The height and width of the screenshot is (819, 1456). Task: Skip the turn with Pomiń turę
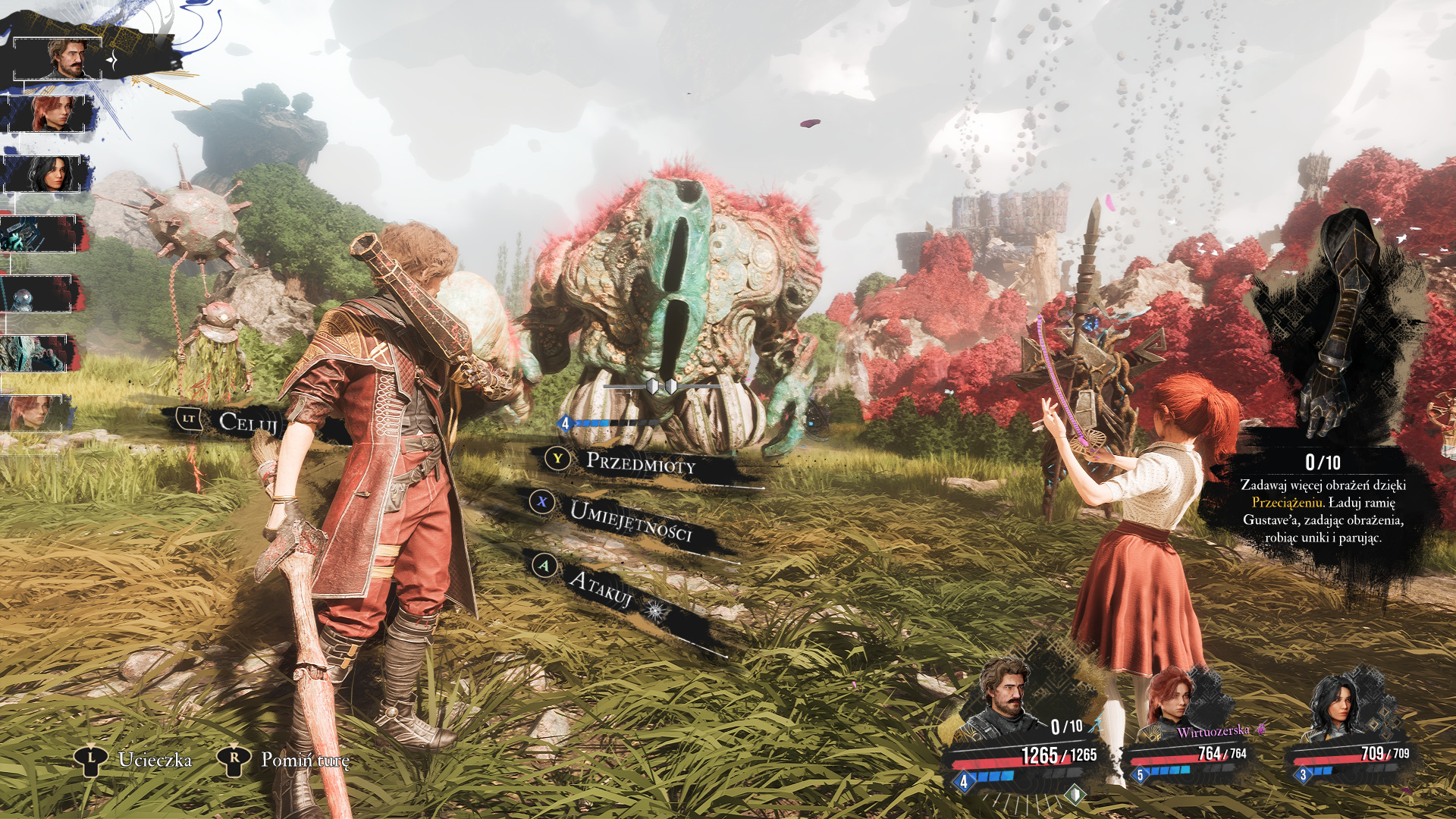tap(305, 760)
